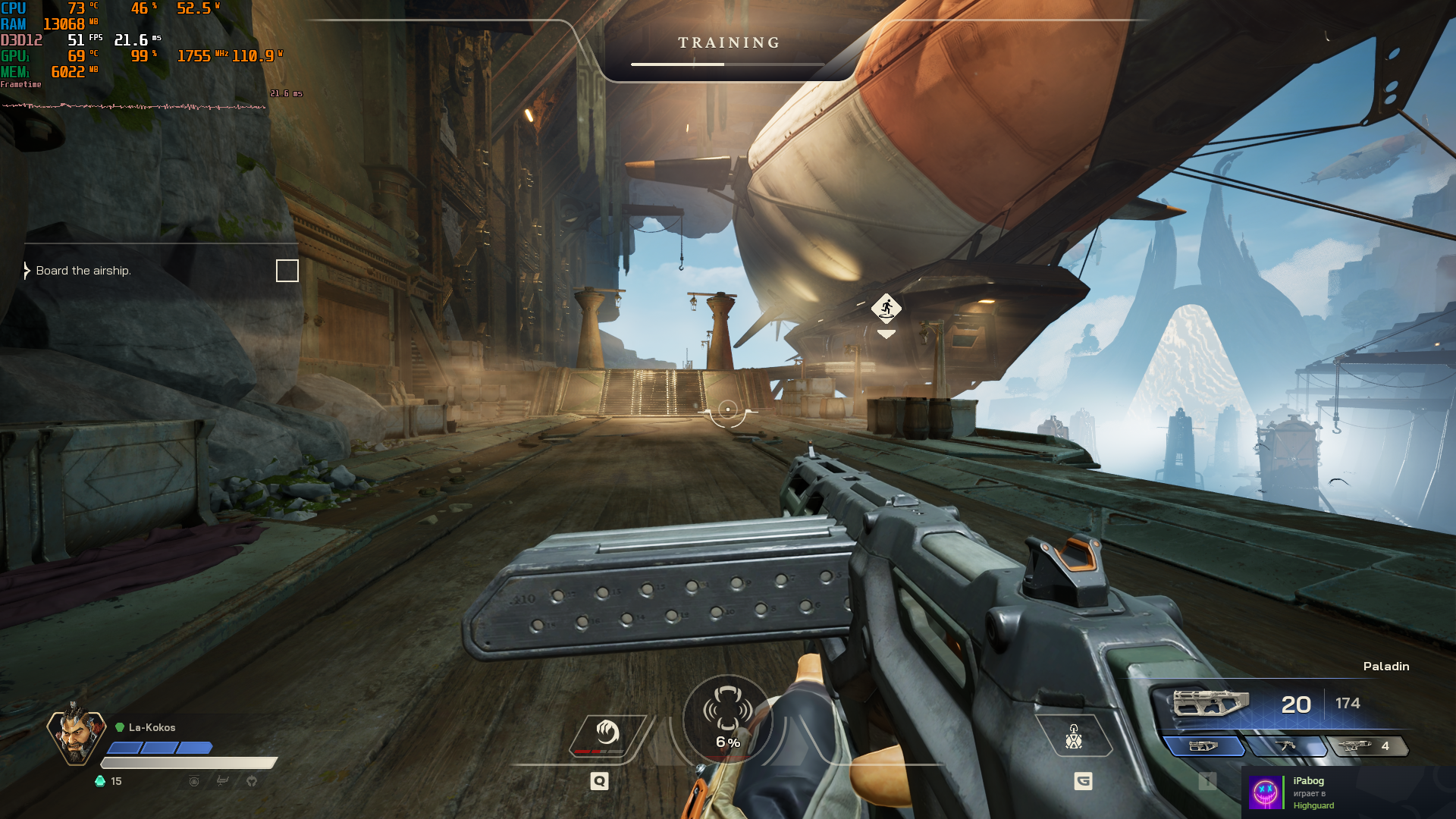Click the ultimate ability charge icon at 6%

pyautogui.click(x=727, y=718)
